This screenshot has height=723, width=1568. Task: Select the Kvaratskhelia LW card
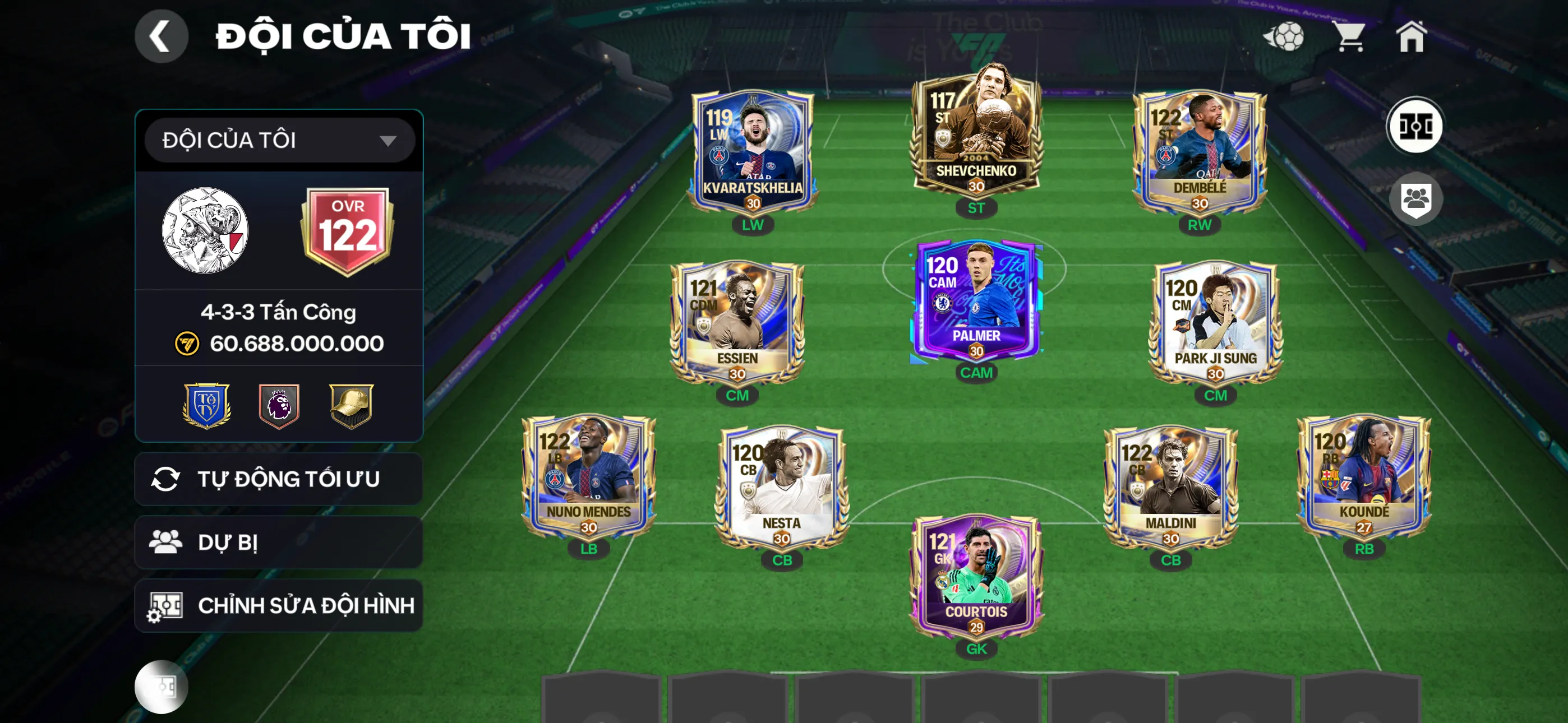click(x=753, y=152)
